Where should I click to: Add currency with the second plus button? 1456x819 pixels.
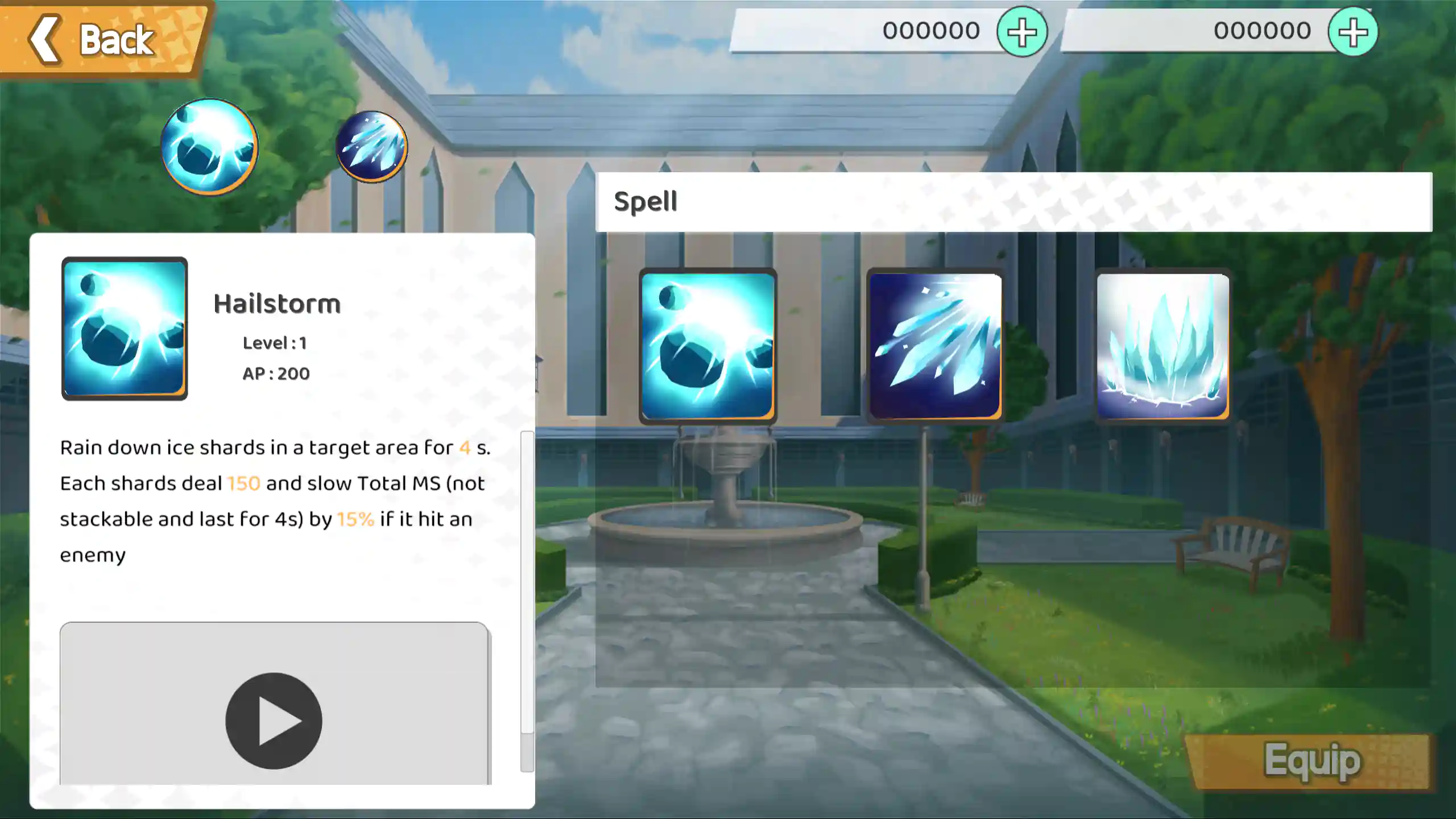pos(1352,32)
